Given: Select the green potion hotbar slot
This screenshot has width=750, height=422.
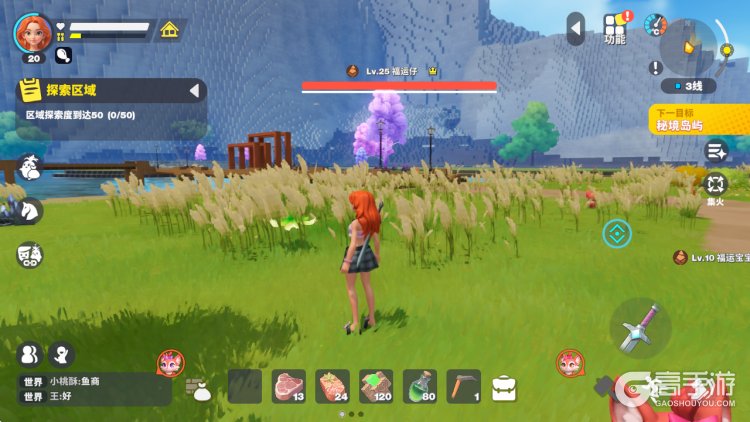Looking at the screenshot, I should (420, 385).
